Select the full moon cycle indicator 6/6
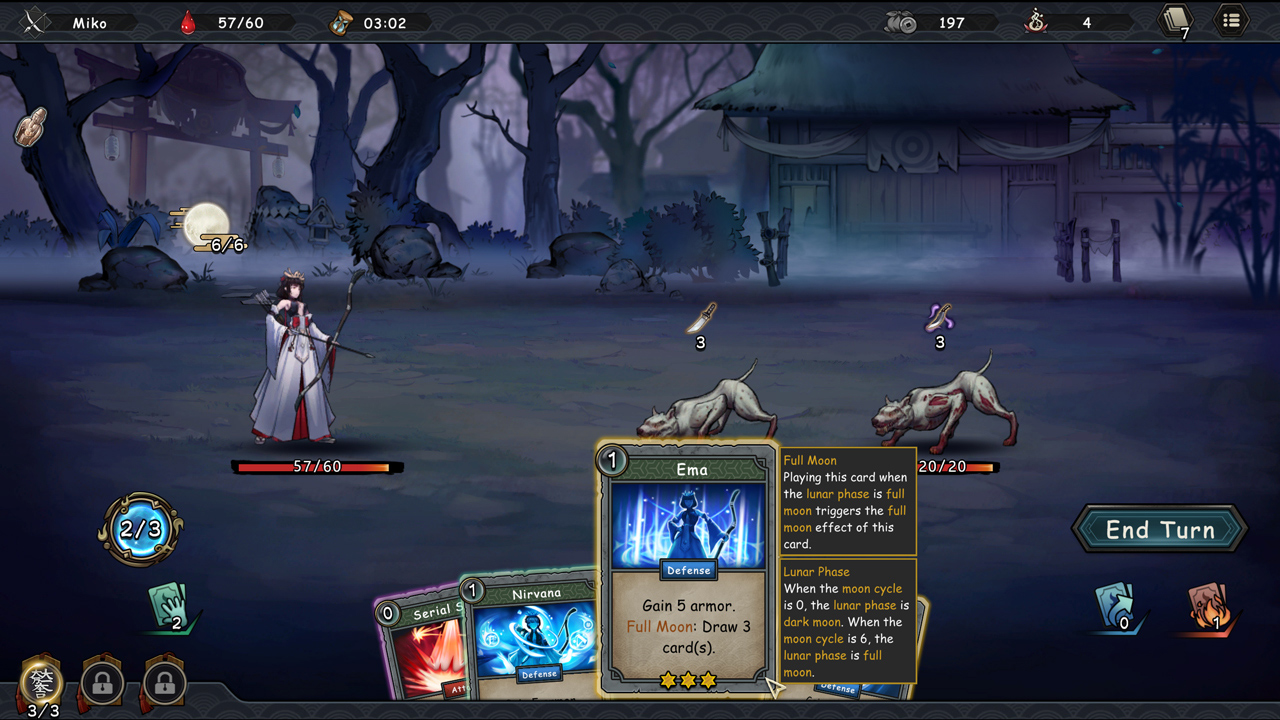 pos(213,228)
